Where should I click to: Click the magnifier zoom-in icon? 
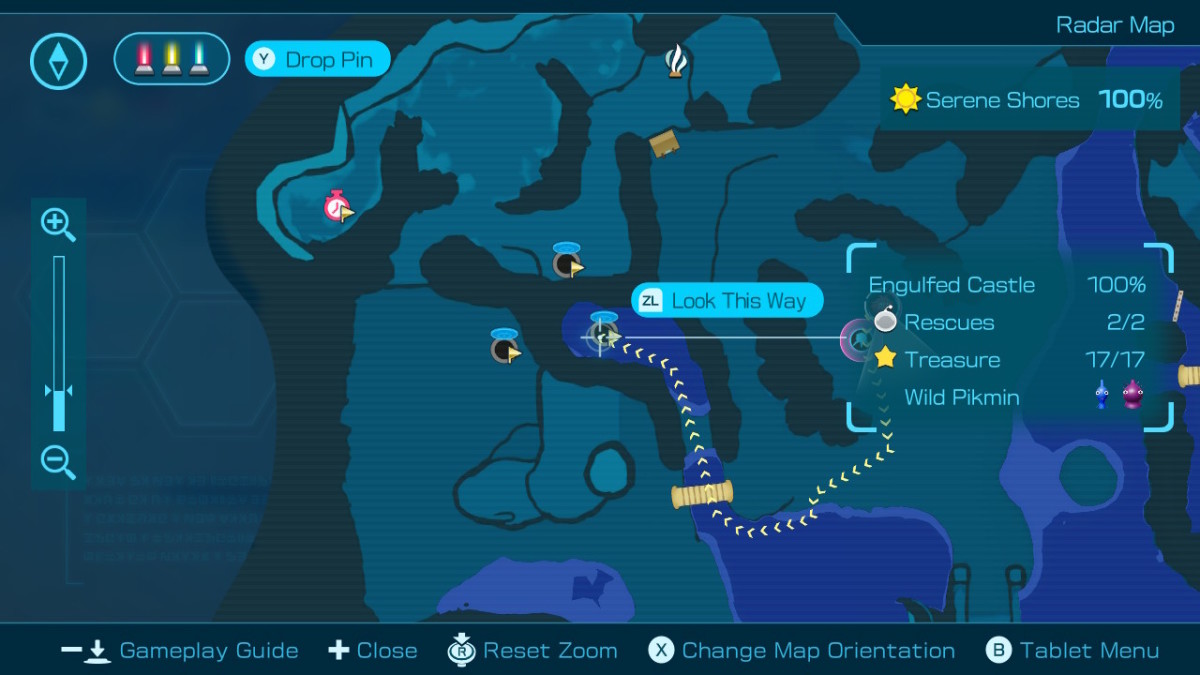click(x=57, y=225)
